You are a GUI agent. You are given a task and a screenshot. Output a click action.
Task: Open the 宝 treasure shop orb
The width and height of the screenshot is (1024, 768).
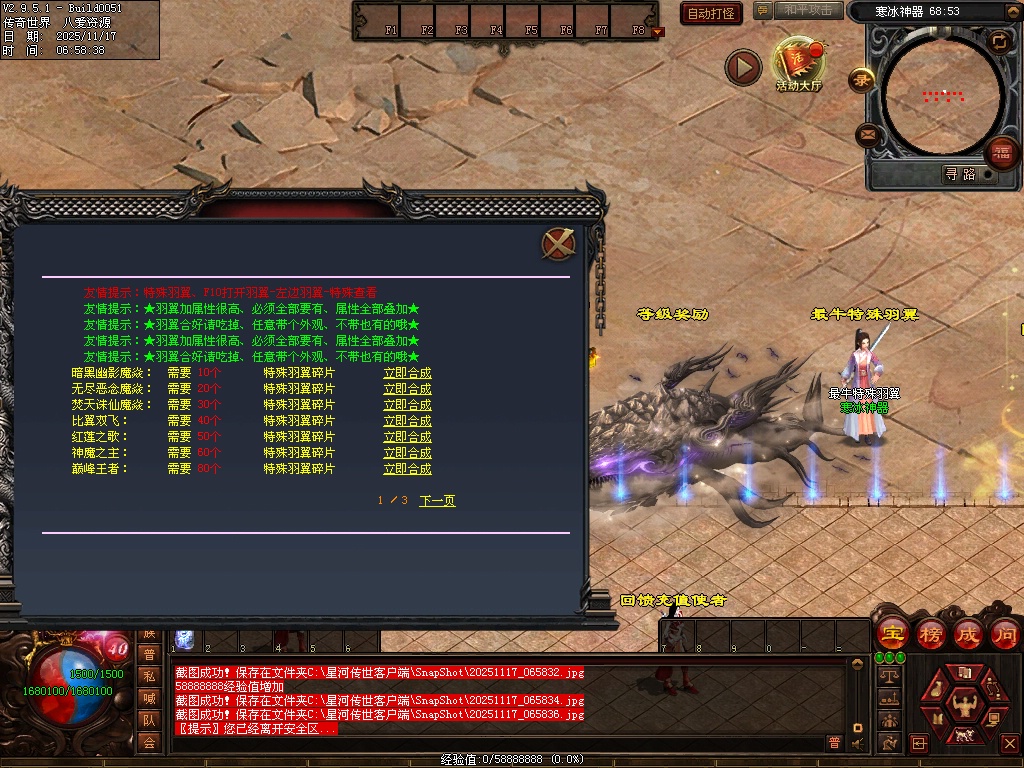891,634
